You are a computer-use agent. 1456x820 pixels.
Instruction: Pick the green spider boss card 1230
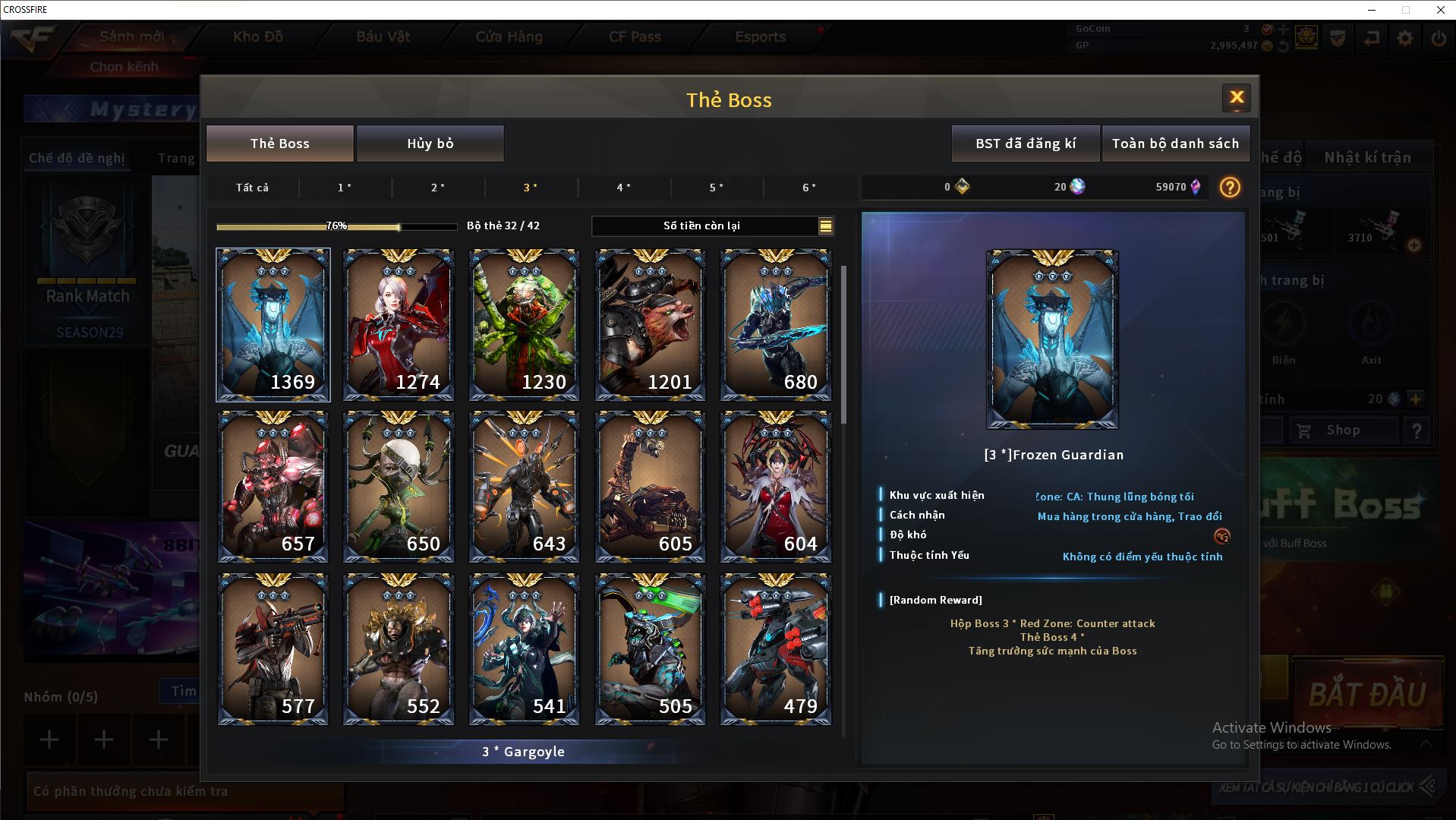point(524,324)
